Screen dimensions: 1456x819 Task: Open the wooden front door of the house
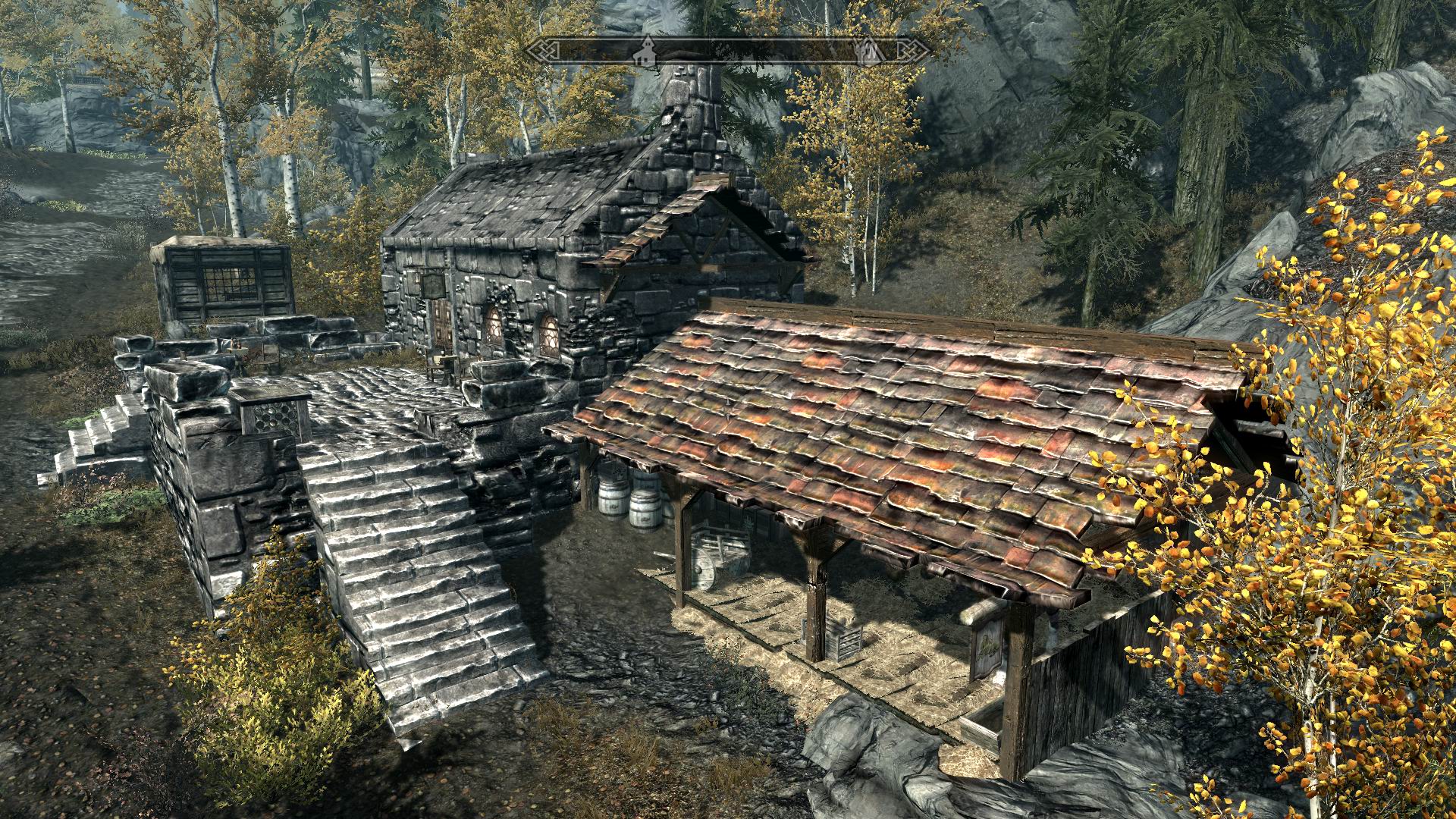[x=442, y=322]
